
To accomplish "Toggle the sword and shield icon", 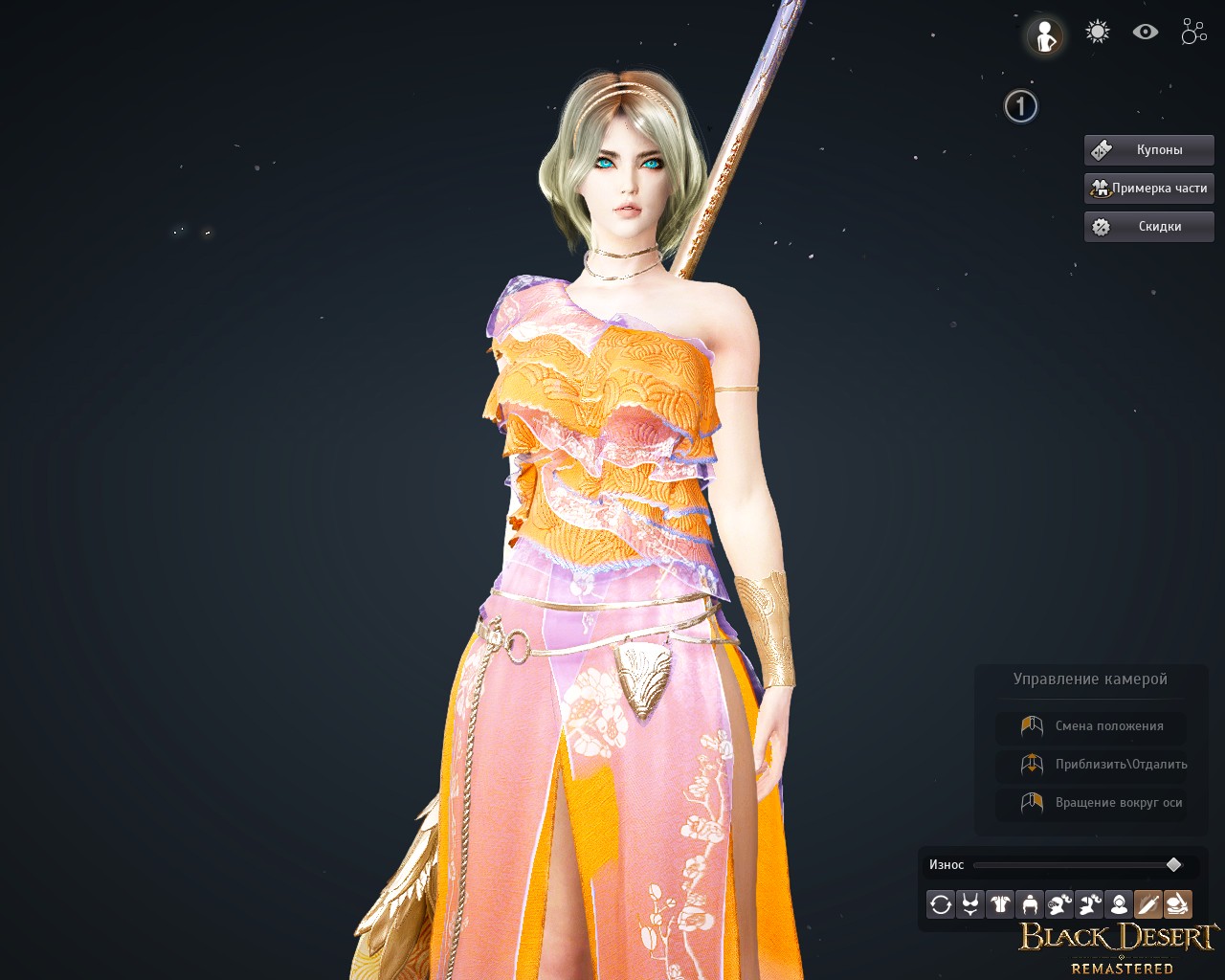I will tap(1177, 904).
